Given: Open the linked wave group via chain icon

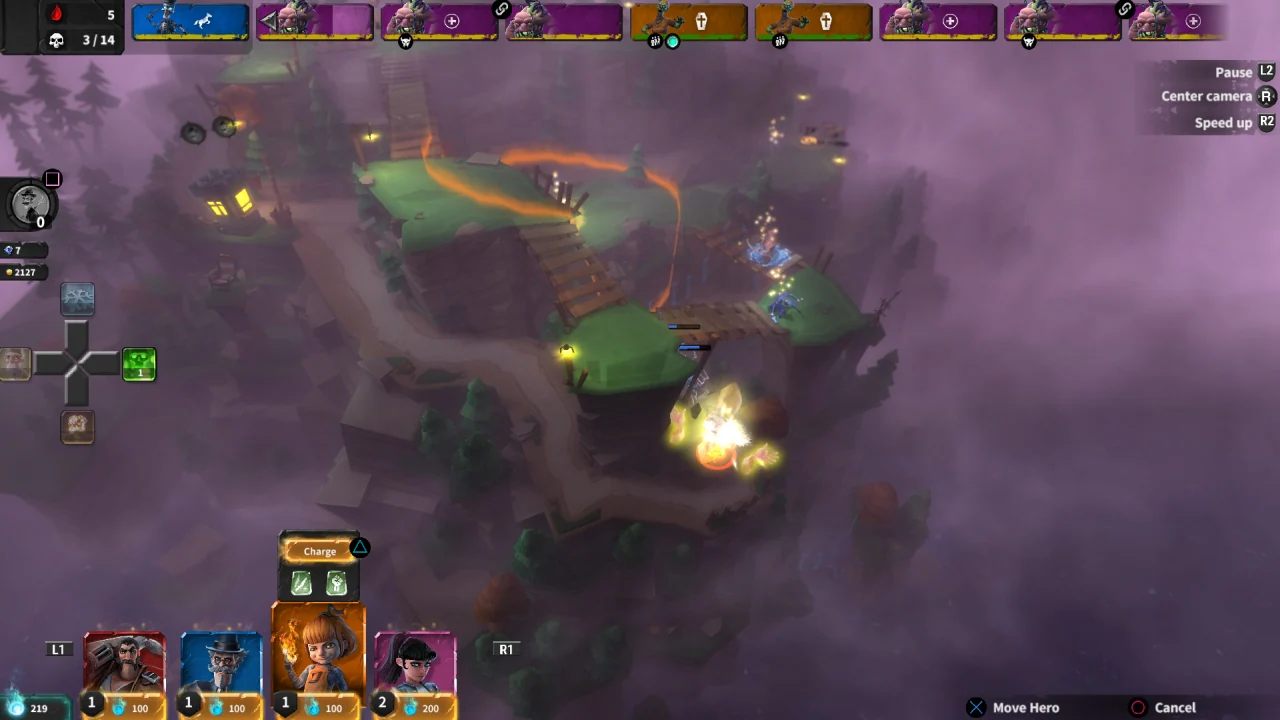Looking at the screenshot, I should tap(500, 9).
